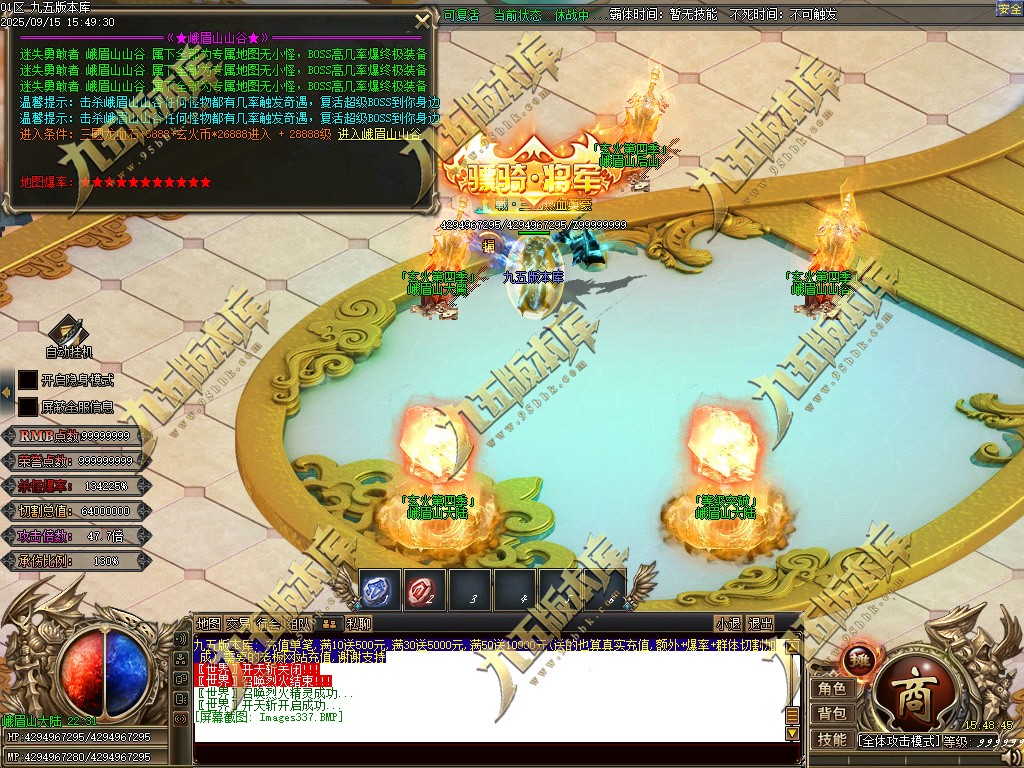Toggle the sound speaker icon

(181, 640)
